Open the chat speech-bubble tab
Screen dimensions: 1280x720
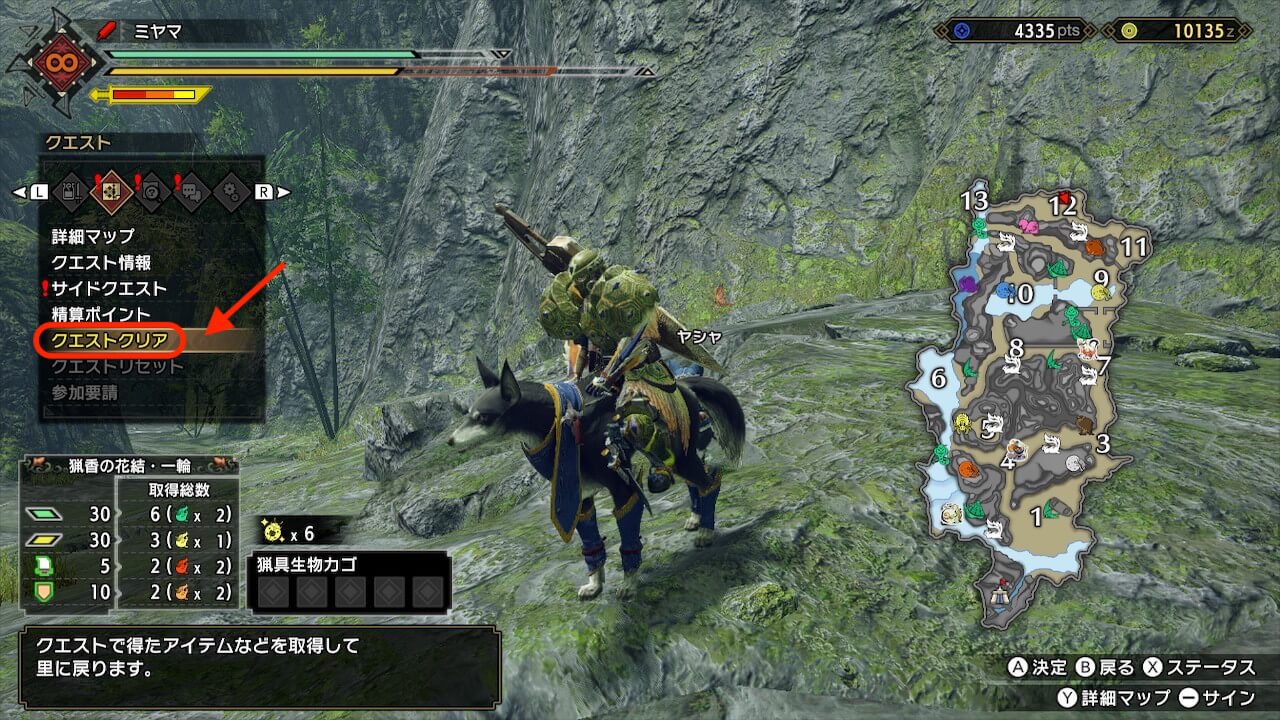pyautogui.click(x=192, y=190)
